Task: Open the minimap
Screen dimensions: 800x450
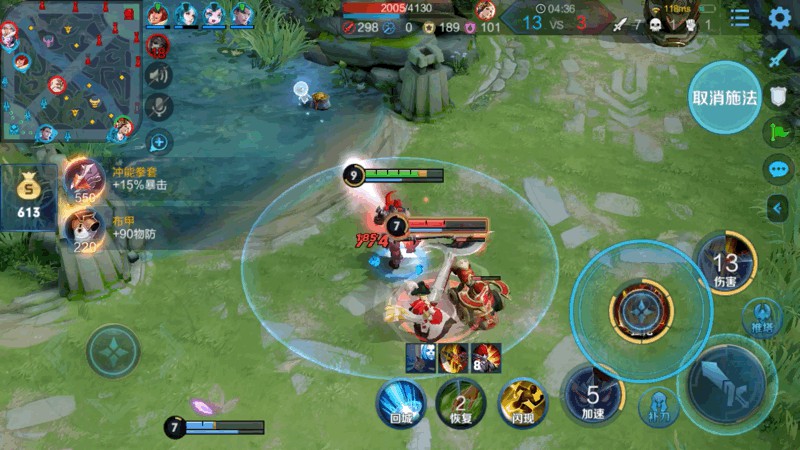Action: coord(68,72)
